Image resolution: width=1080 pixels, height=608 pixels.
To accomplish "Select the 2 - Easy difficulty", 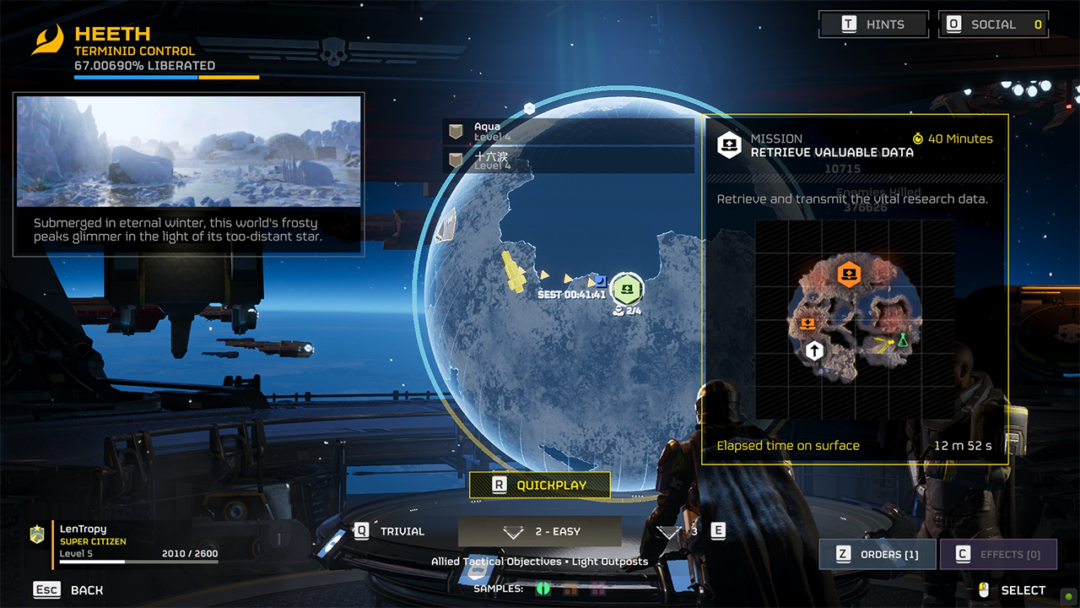I will click(540, 531).
